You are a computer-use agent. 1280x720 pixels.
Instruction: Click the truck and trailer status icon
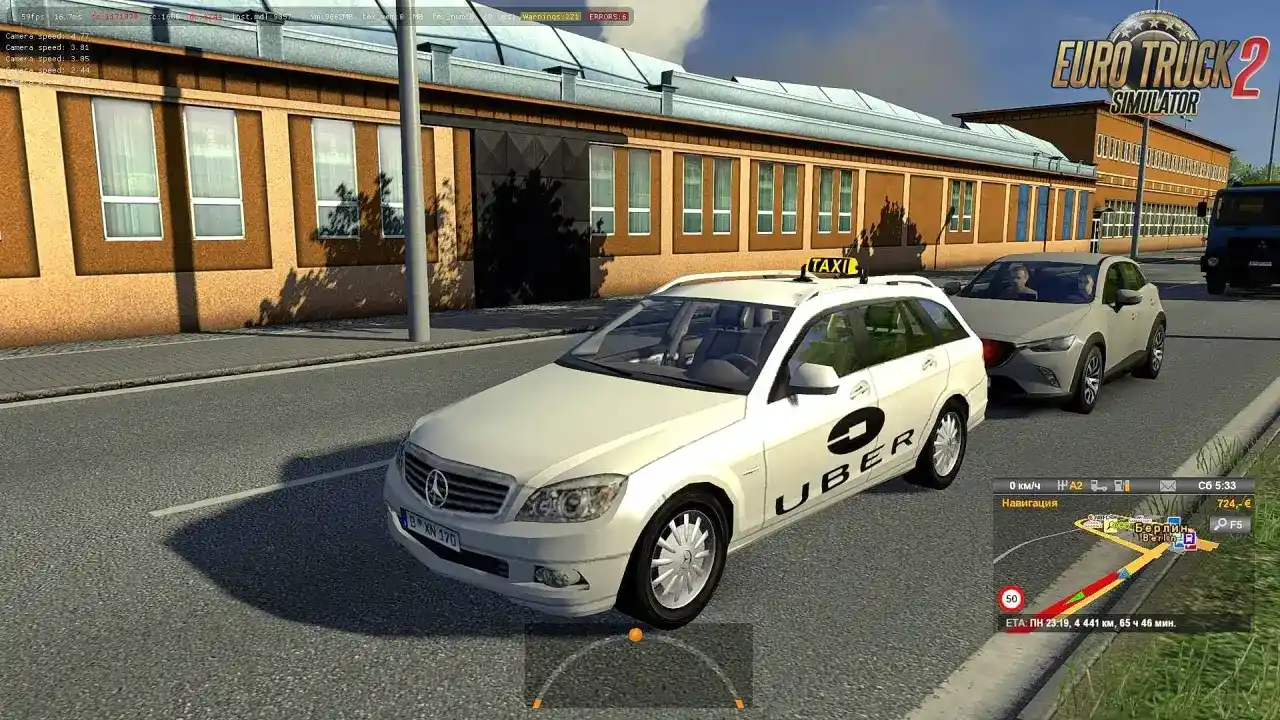(x=1099, y=486)
